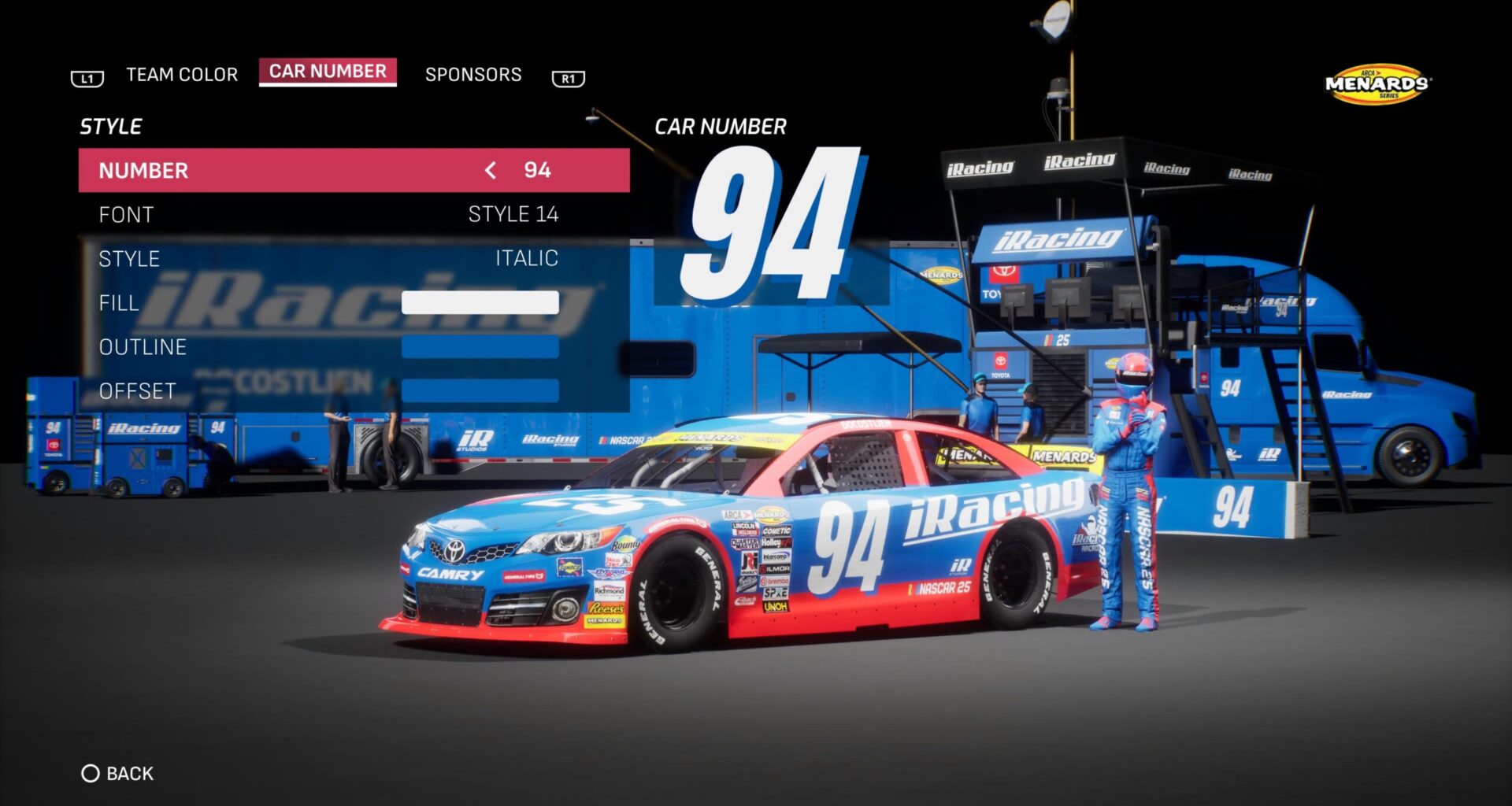Select the OFFSET color bar
Screen dimensions: 1512x806
[479, 390]
